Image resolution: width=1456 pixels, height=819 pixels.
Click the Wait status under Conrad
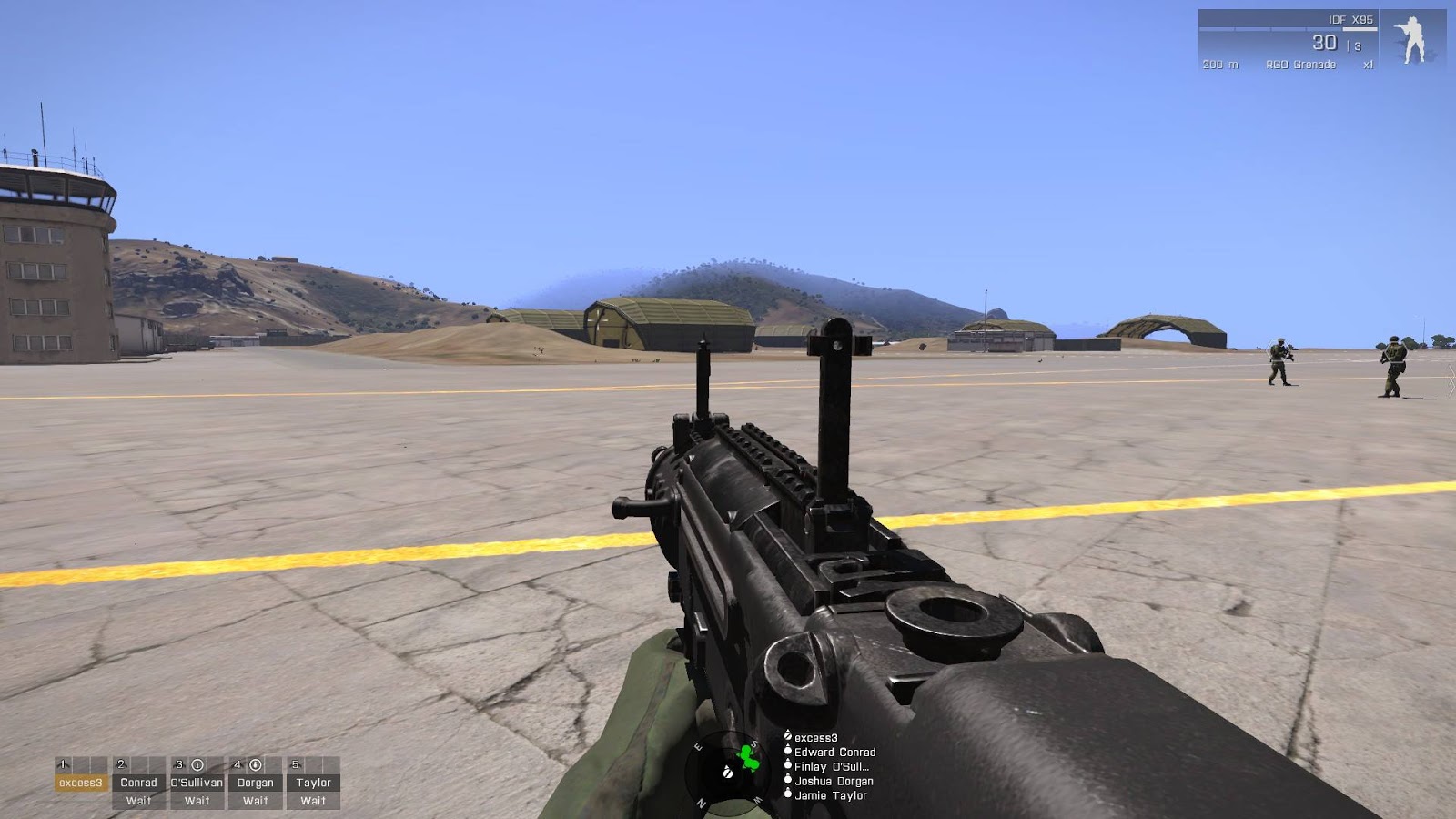pyautogui.click(x=139, y=802)
